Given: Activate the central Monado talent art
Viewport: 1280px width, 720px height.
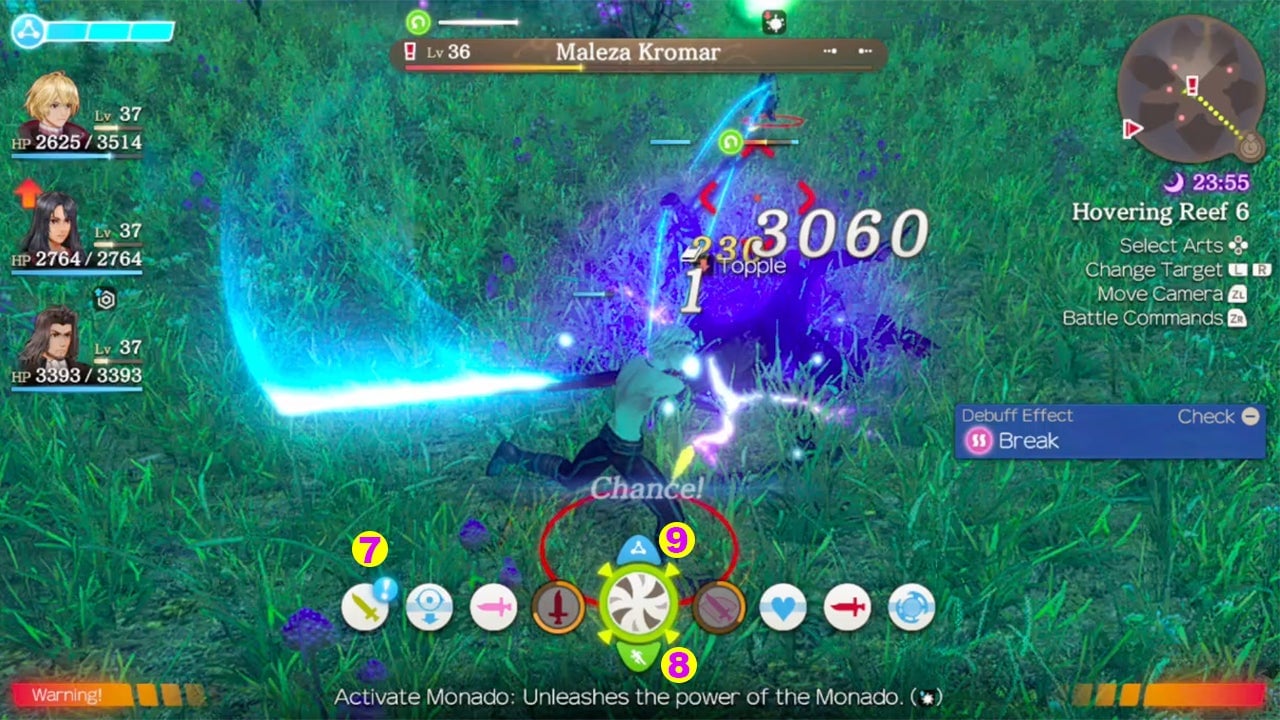Looking at the screenshot, I should [x=640, y=605].
